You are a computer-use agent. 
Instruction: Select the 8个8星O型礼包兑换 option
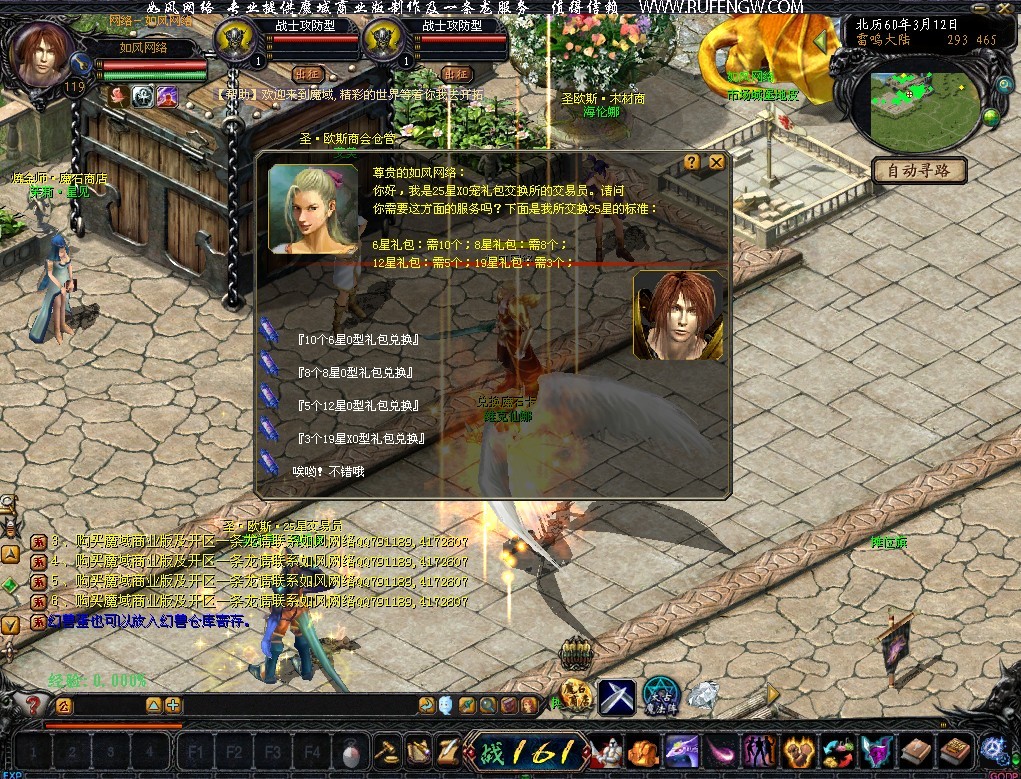point(355,372)
